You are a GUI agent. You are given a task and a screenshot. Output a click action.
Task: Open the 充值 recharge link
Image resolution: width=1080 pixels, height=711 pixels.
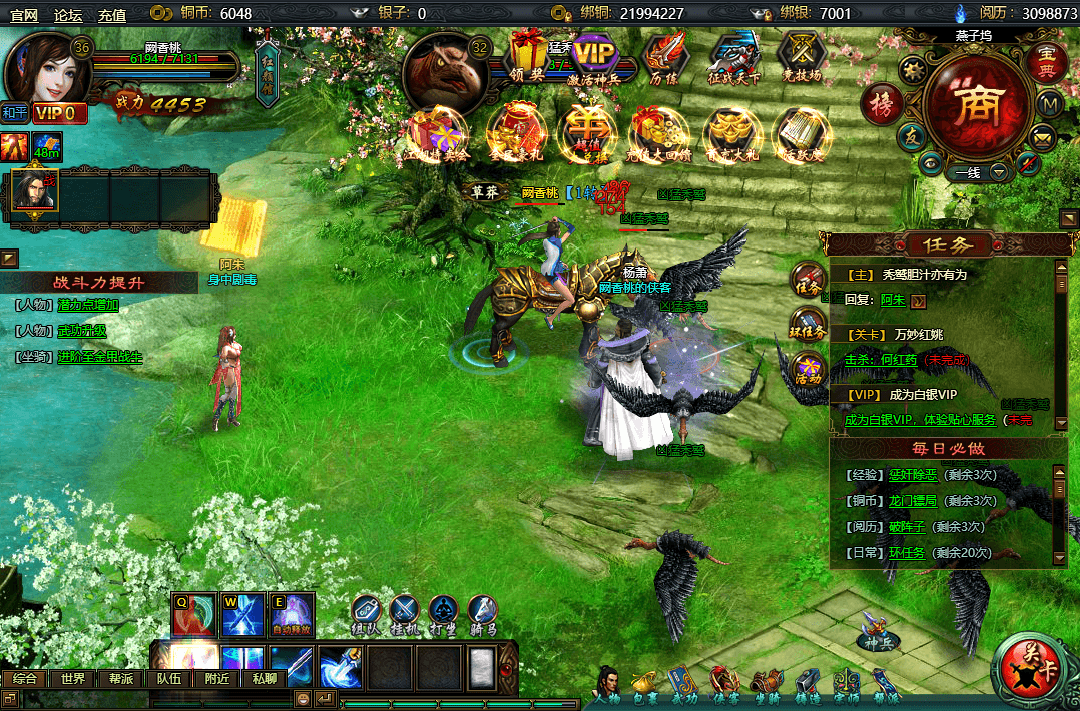click(112, 14)
